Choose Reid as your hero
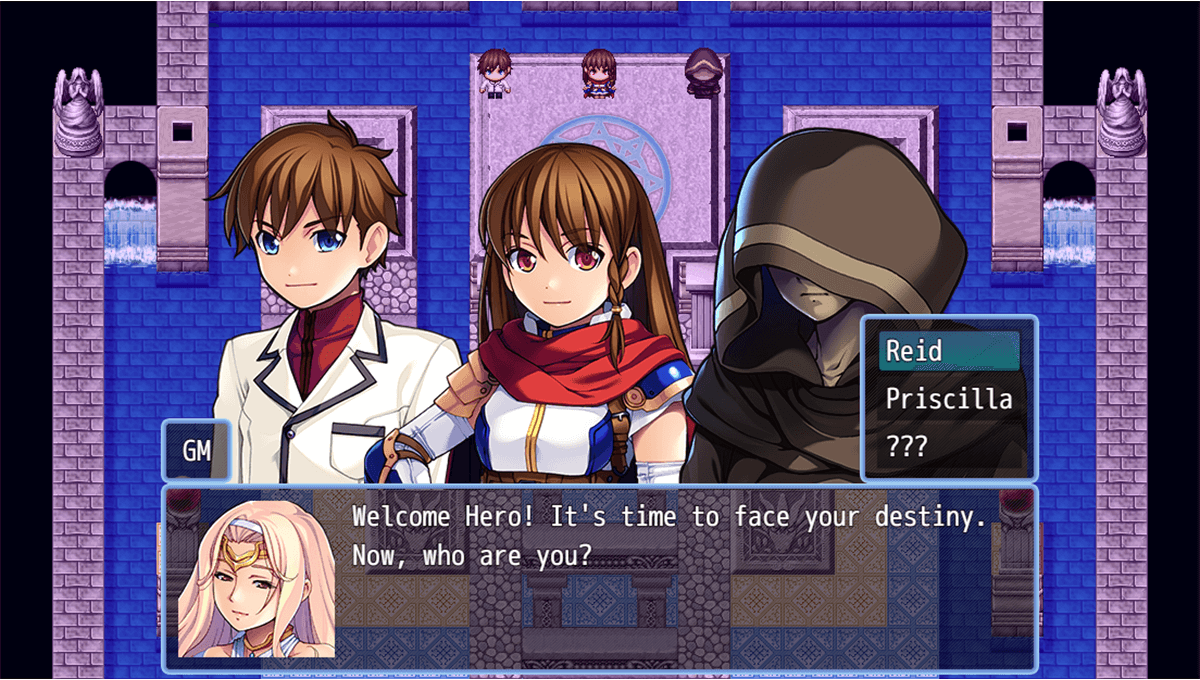Screen dimensions: 1200x680 (x=948, y=351)
